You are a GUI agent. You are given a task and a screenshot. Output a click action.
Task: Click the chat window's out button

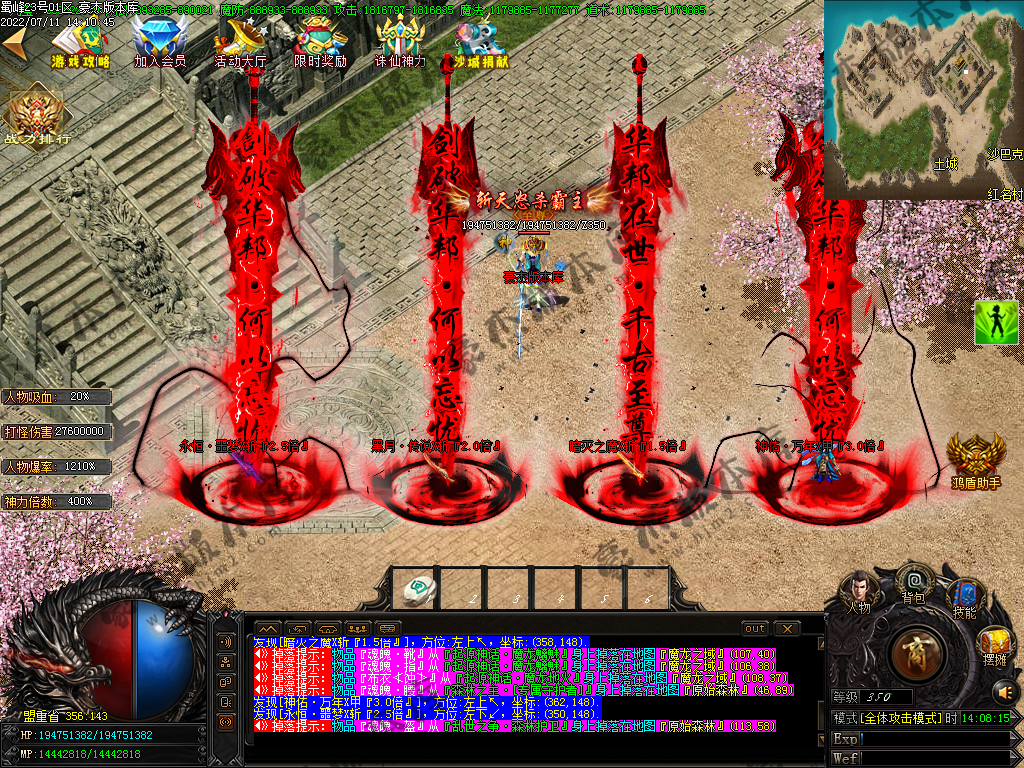click(x=755, y=628)
